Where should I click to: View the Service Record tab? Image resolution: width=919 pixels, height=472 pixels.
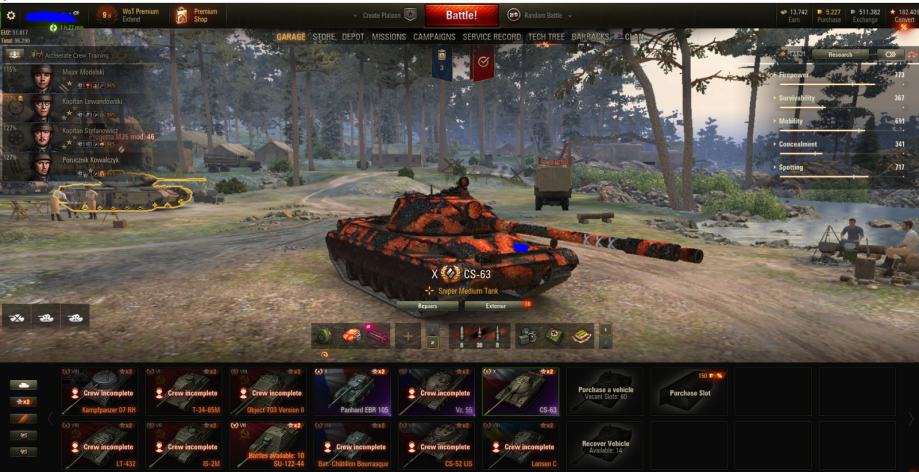point(491,37)
